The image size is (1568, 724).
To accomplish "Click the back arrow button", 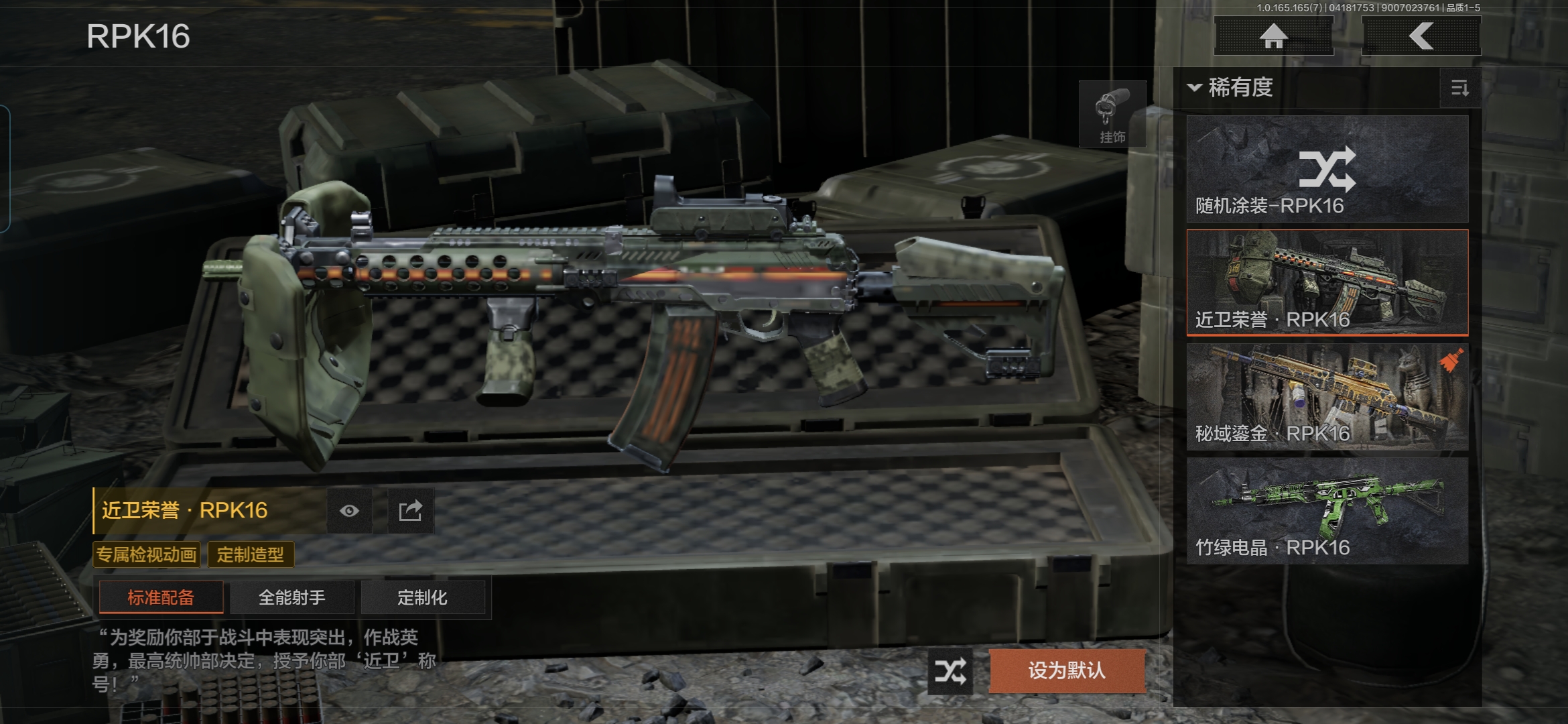I will [x=1421, y=36].
